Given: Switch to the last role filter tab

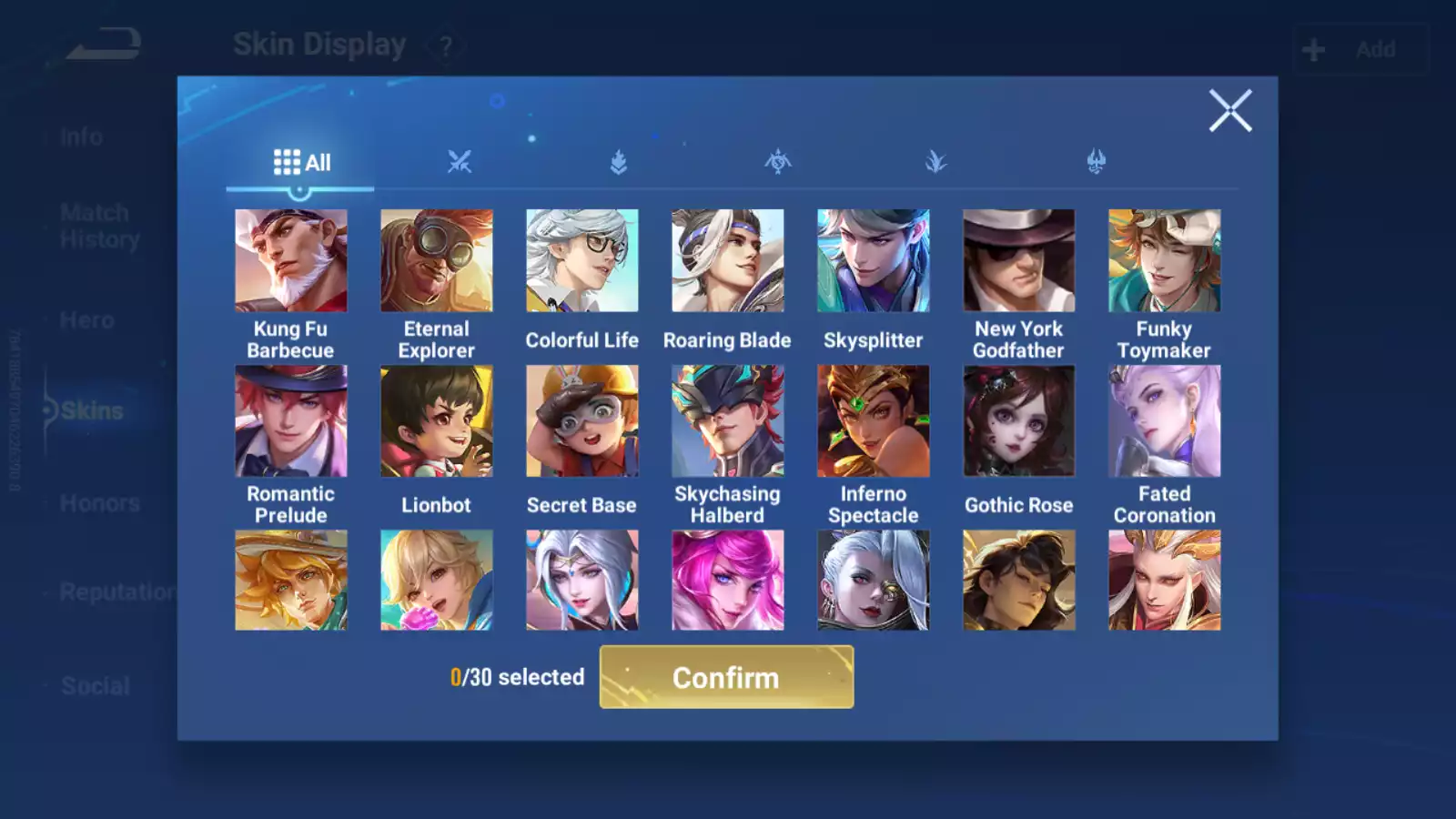Looking at the screenshot, I should point(1096,162).
